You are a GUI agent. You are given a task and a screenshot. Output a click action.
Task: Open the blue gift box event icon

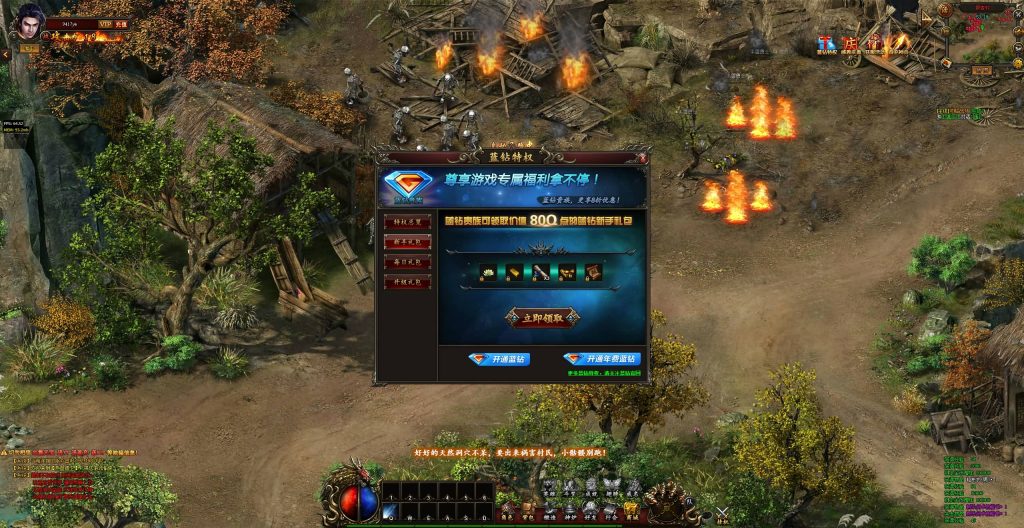[826, 44]
